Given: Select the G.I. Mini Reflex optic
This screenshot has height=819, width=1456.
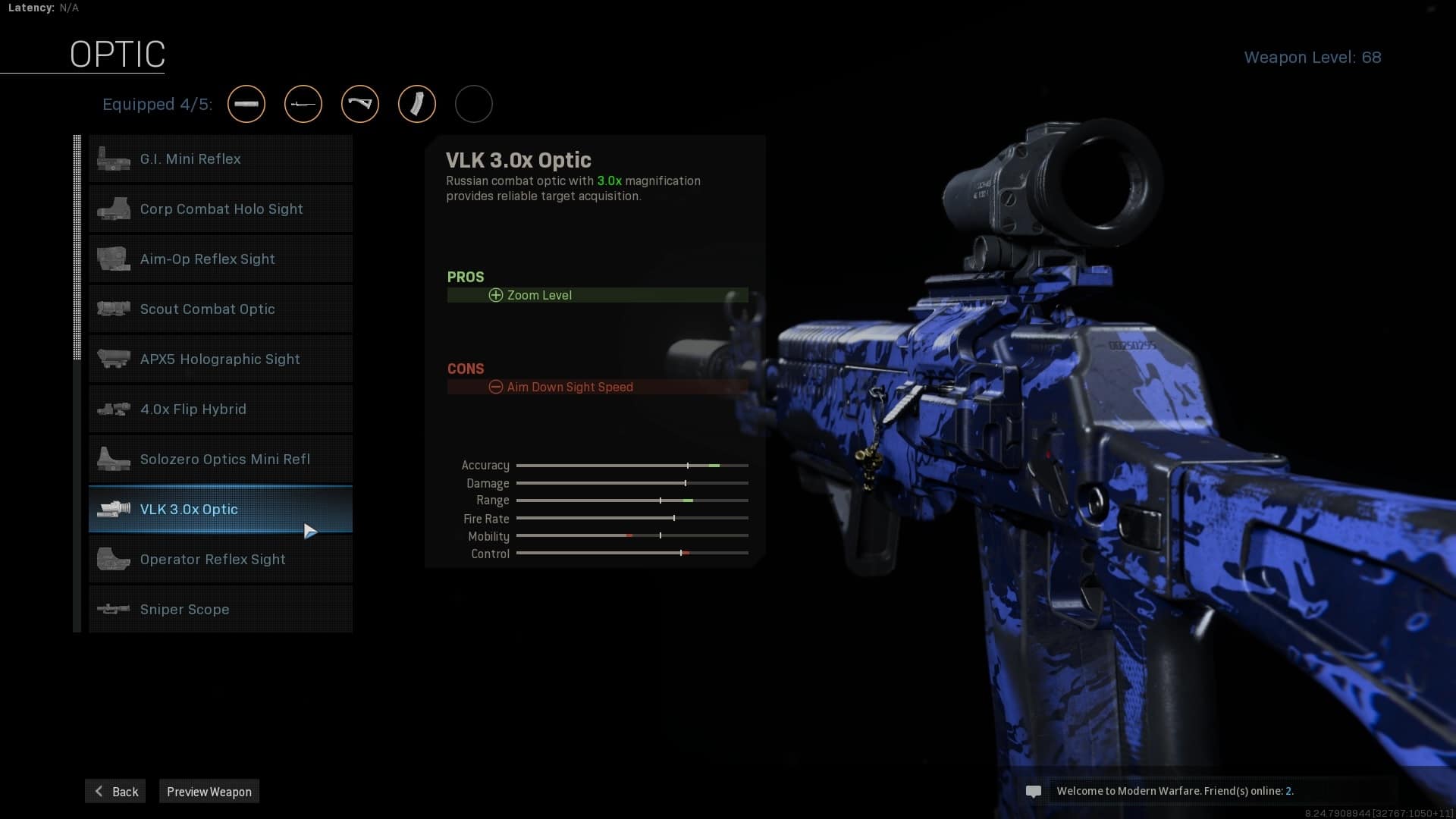Looking at the screenshot, I should click(x=220, y=159).
